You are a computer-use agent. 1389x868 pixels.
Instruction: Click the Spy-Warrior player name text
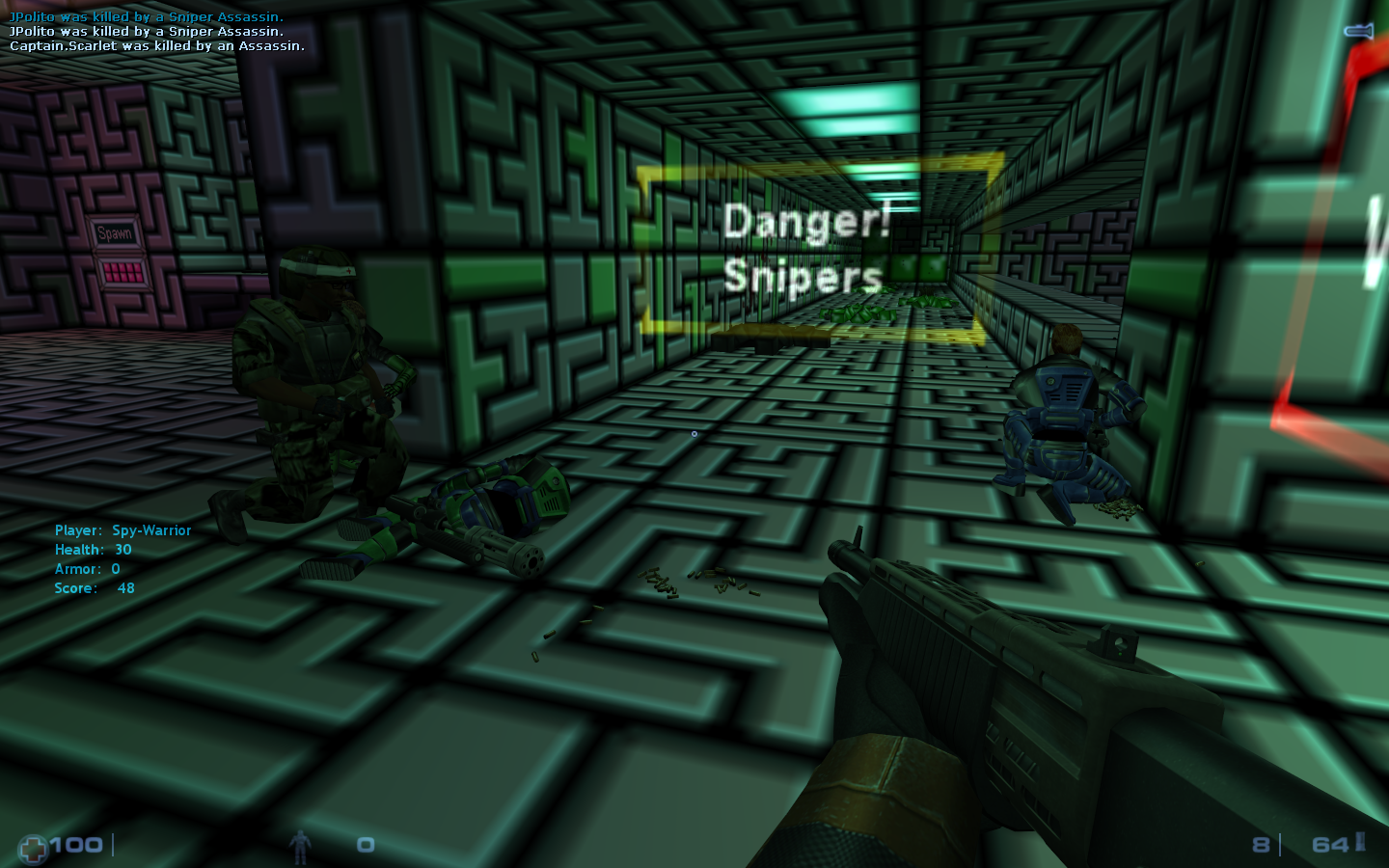(x=151, y=530)
